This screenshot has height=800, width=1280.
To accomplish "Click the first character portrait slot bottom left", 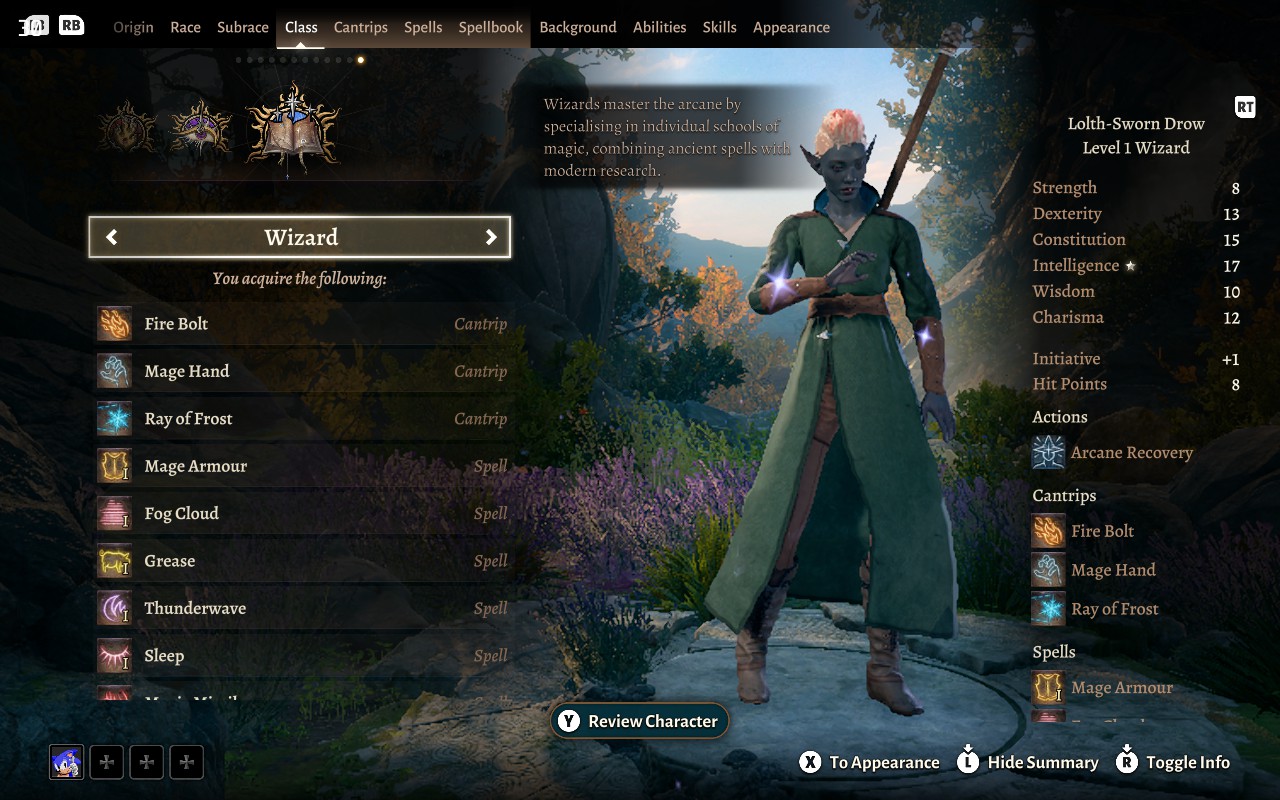I will [65, 762].
